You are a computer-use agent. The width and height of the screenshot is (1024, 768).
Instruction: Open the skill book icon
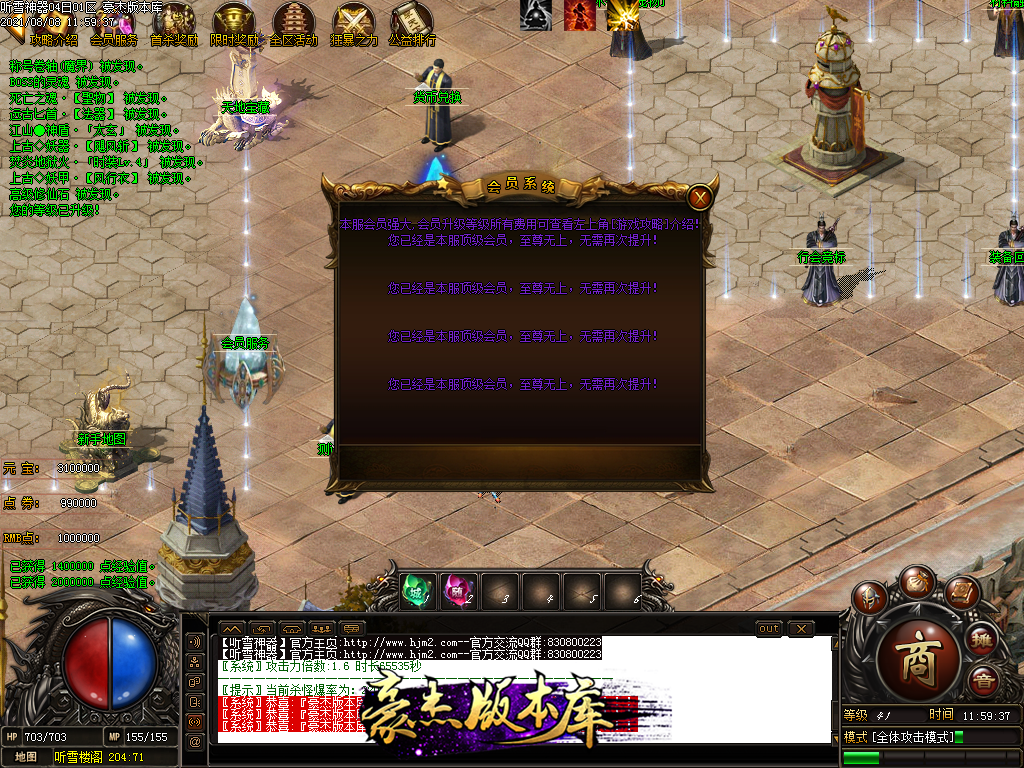[x=961, y=594]
